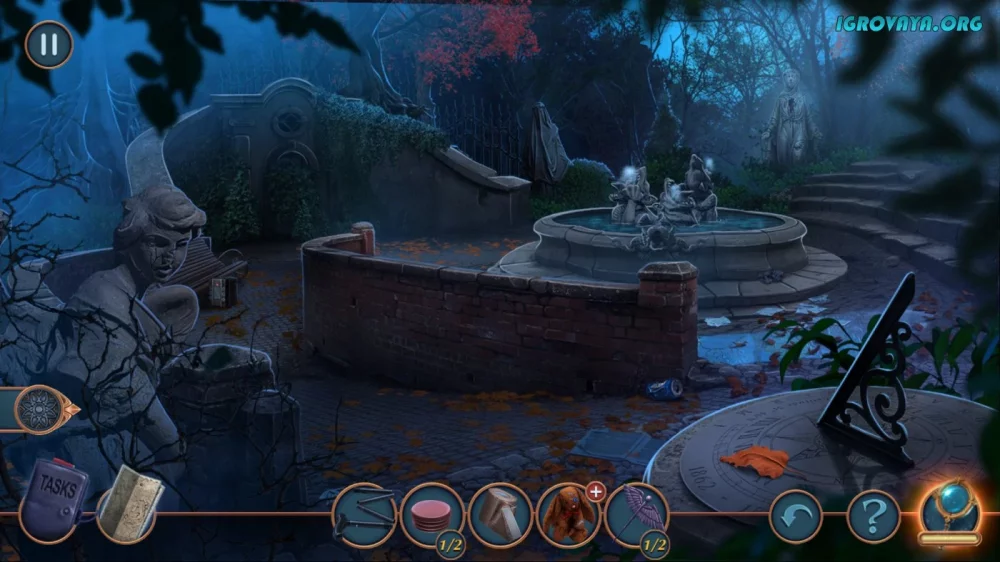
Task: Pause the game with the round pause button
Action: pos(48,44)
